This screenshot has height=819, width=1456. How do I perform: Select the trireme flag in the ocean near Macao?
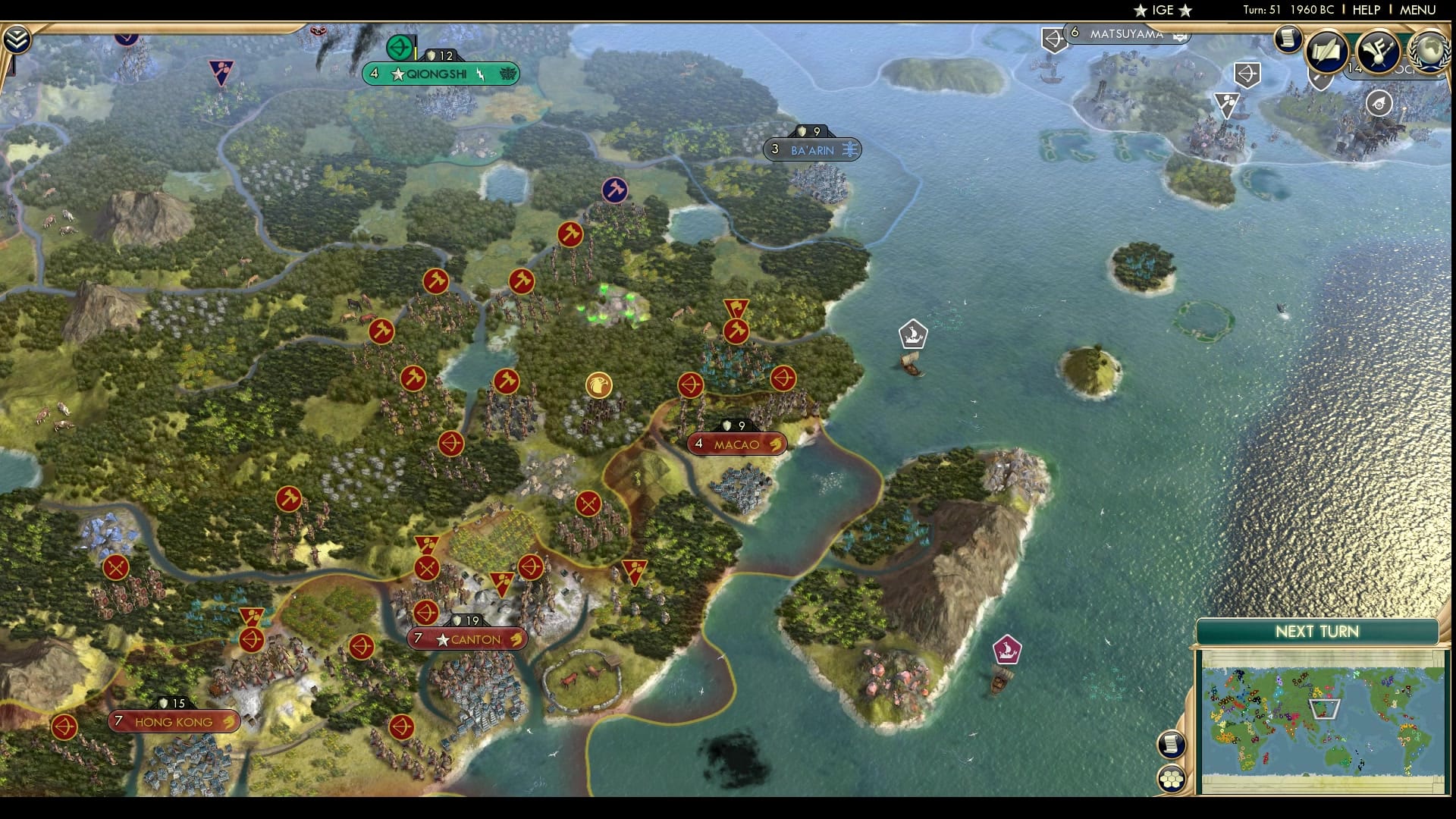912,332
